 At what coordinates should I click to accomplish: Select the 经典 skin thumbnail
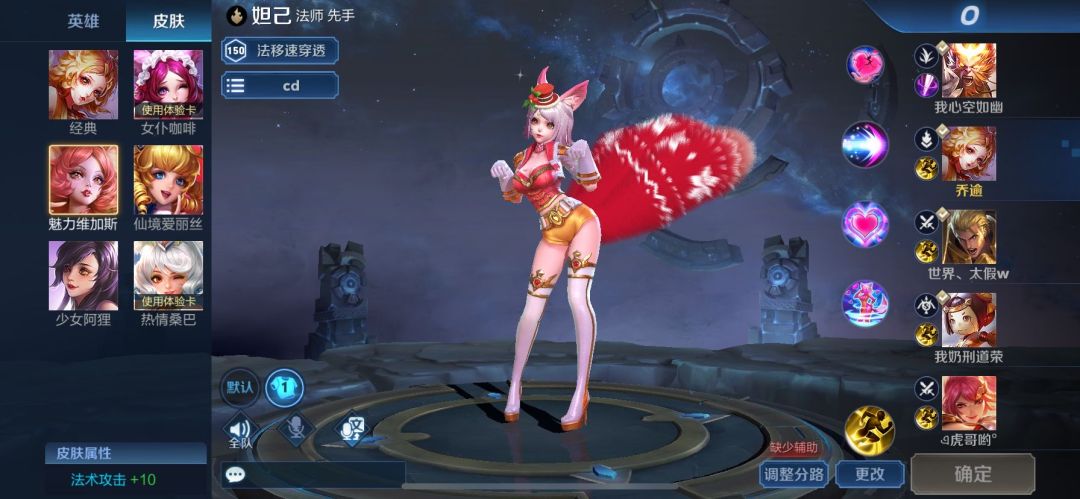point(83,85)
